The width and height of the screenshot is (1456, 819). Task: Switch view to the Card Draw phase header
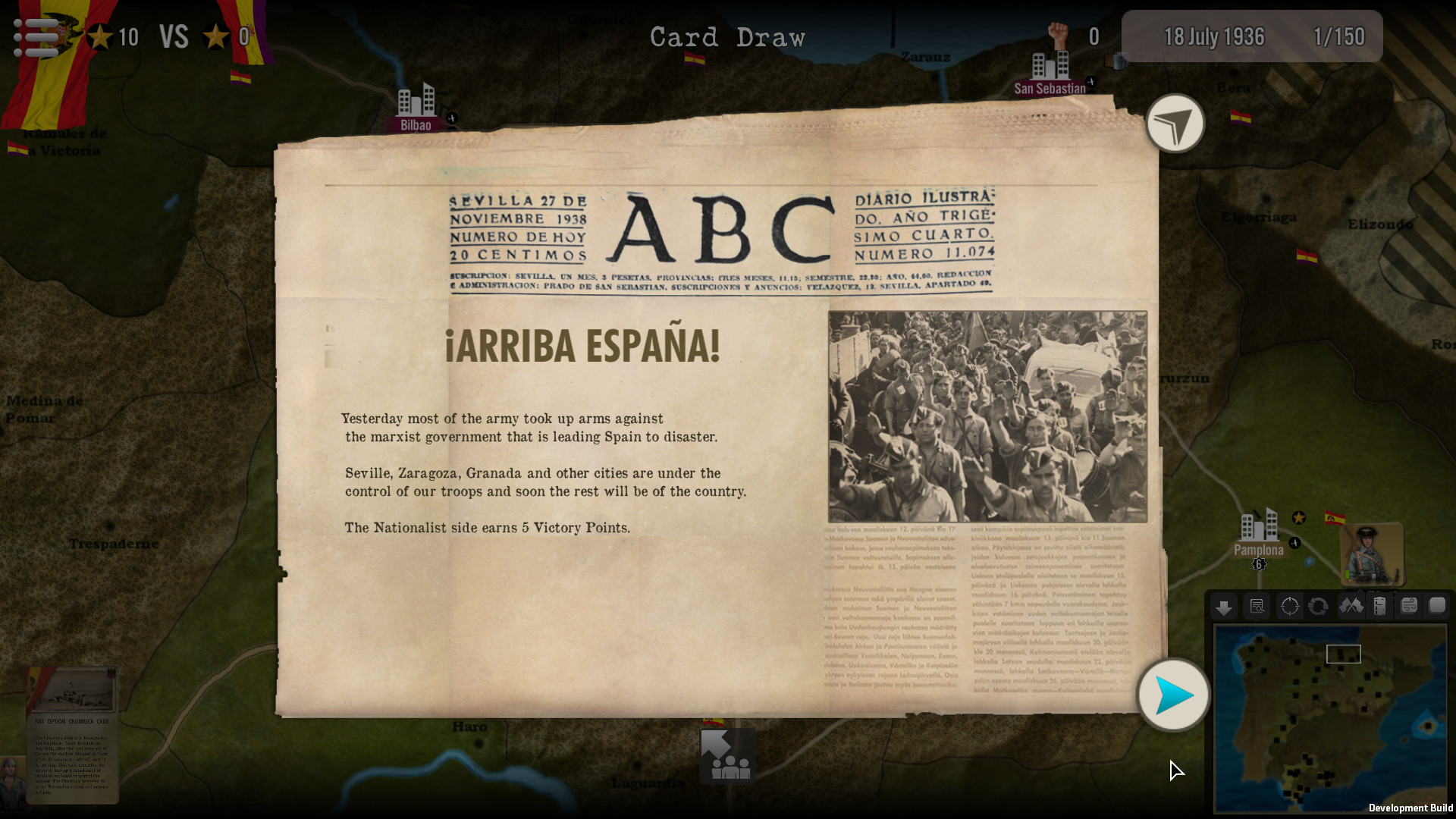tap(727, 36)
